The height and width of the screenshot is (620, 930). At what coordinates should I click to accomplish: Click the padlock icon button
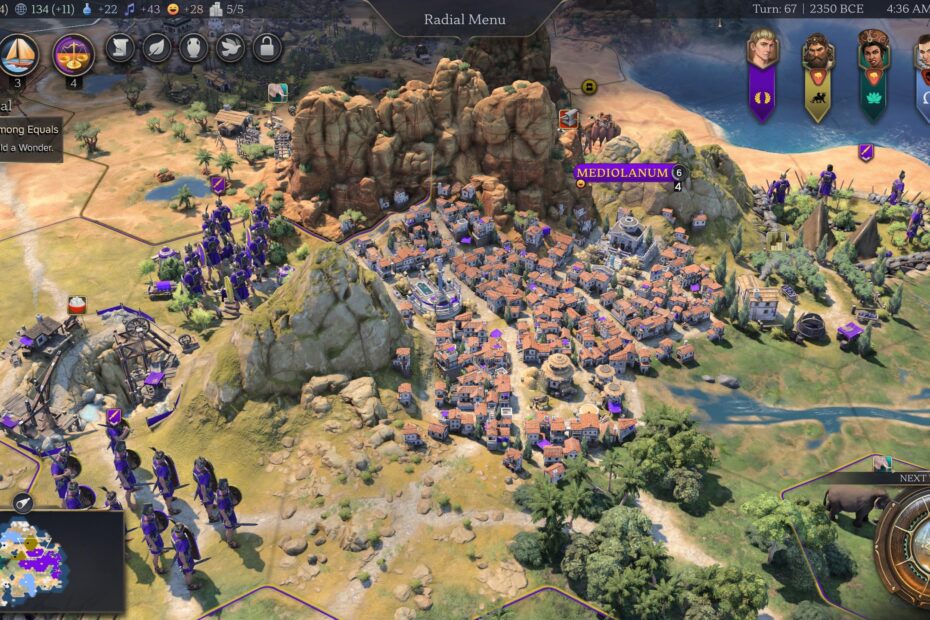[x=265, y=48]
